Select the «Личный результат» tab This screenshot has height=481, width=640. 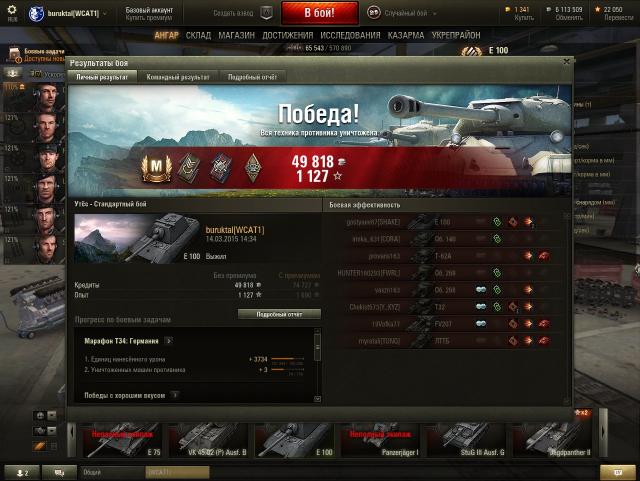[102, 76]
